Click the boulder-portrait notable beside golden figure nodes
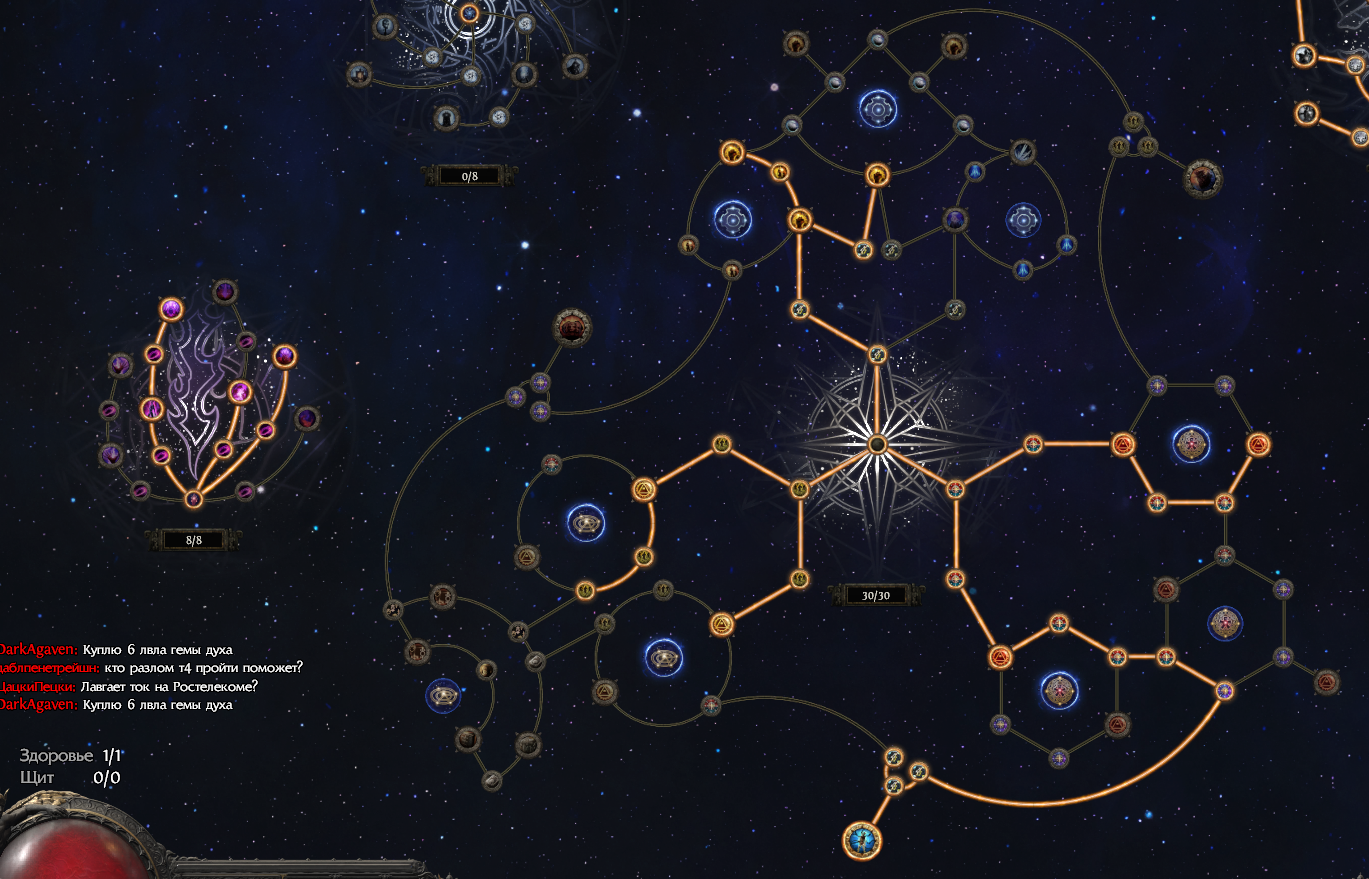The height and width of the screenshot is (879, 1369). 1202,179
